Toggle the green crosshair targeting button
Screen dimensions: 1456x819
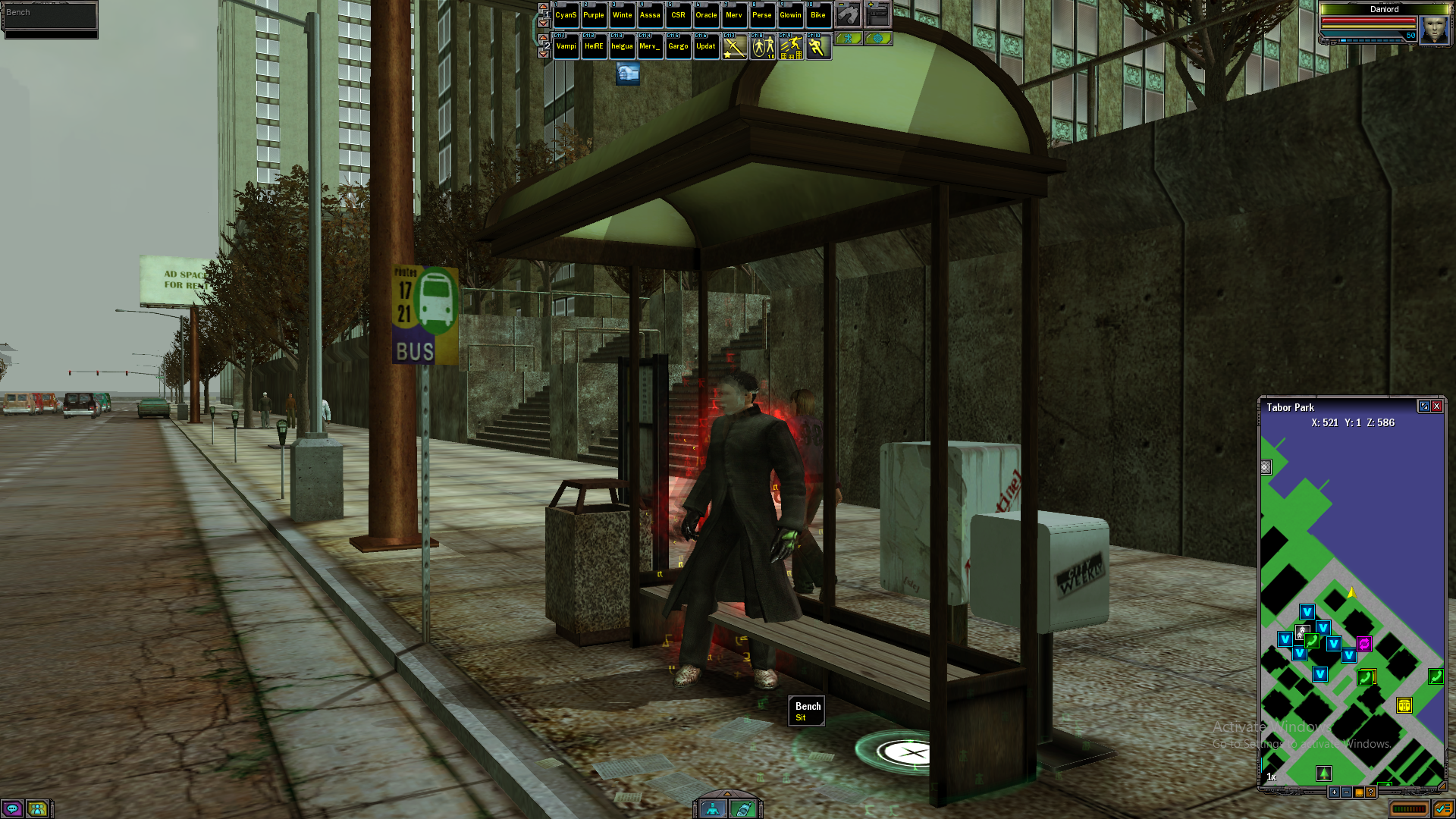point(878,38)
